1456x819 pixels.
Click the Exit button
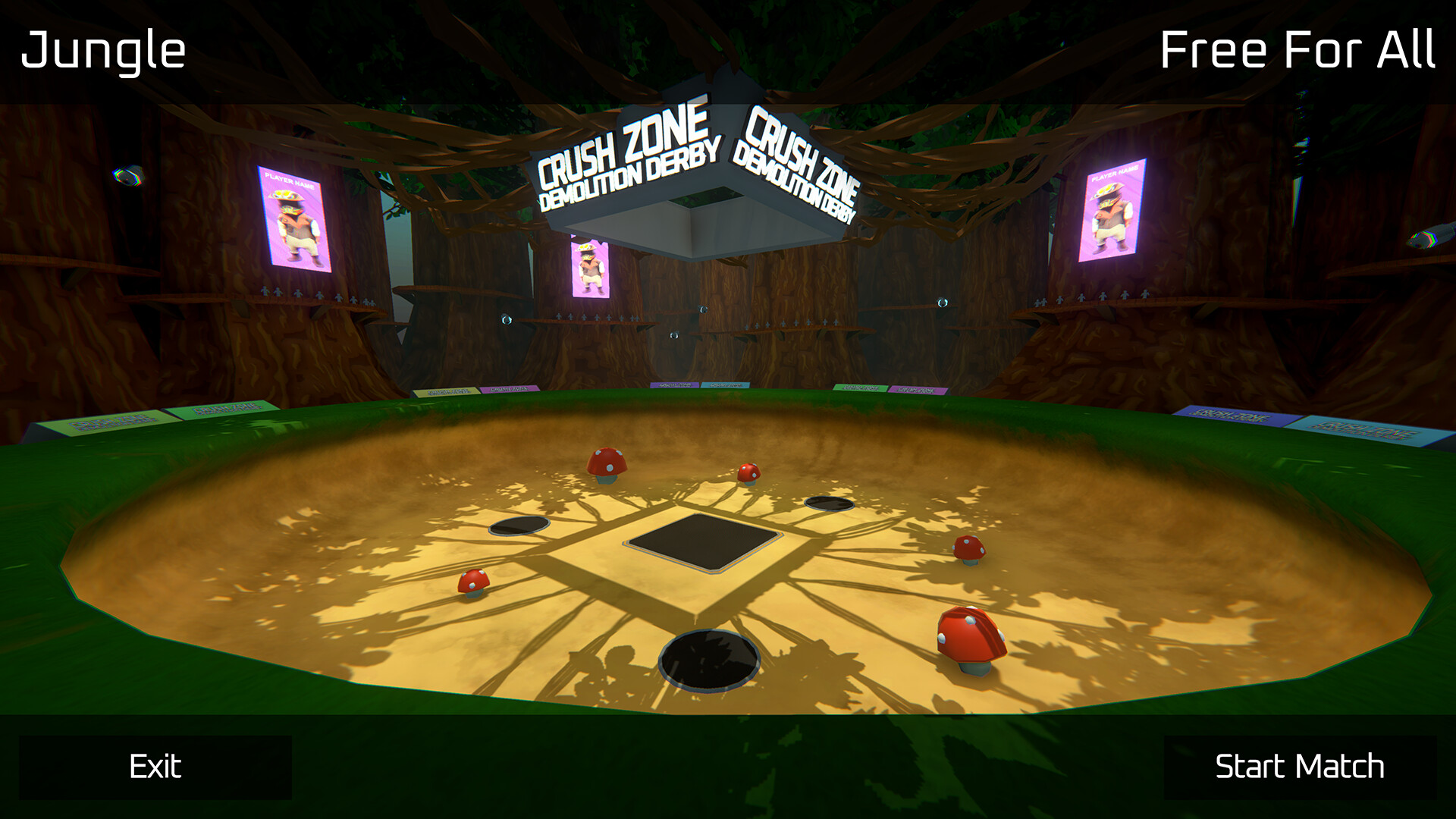[x=155, y=767]
